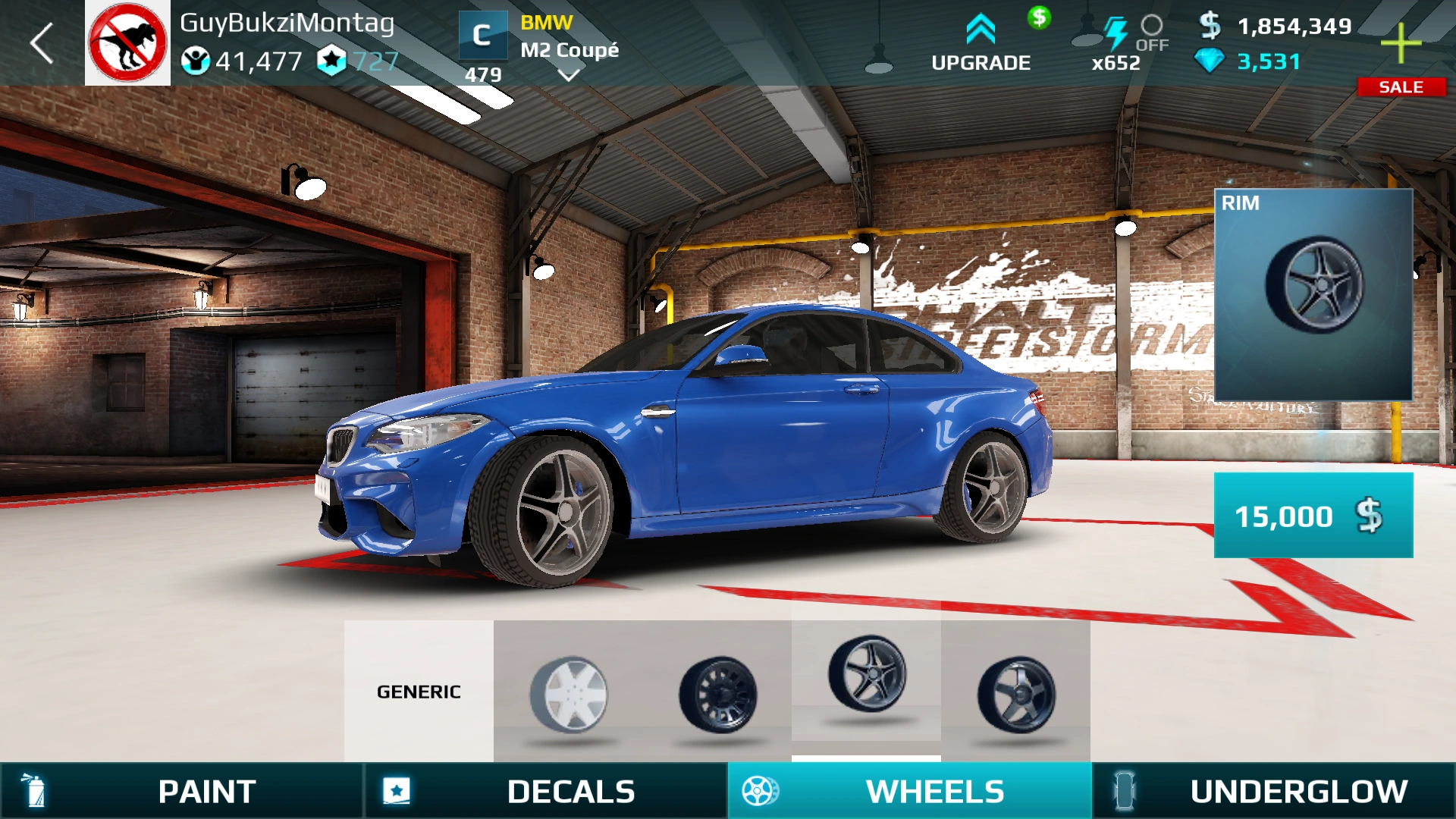Toggle the nitro boost OFF switch
The width and height of the screenshot is (1456, 819).
point(1151,33)
